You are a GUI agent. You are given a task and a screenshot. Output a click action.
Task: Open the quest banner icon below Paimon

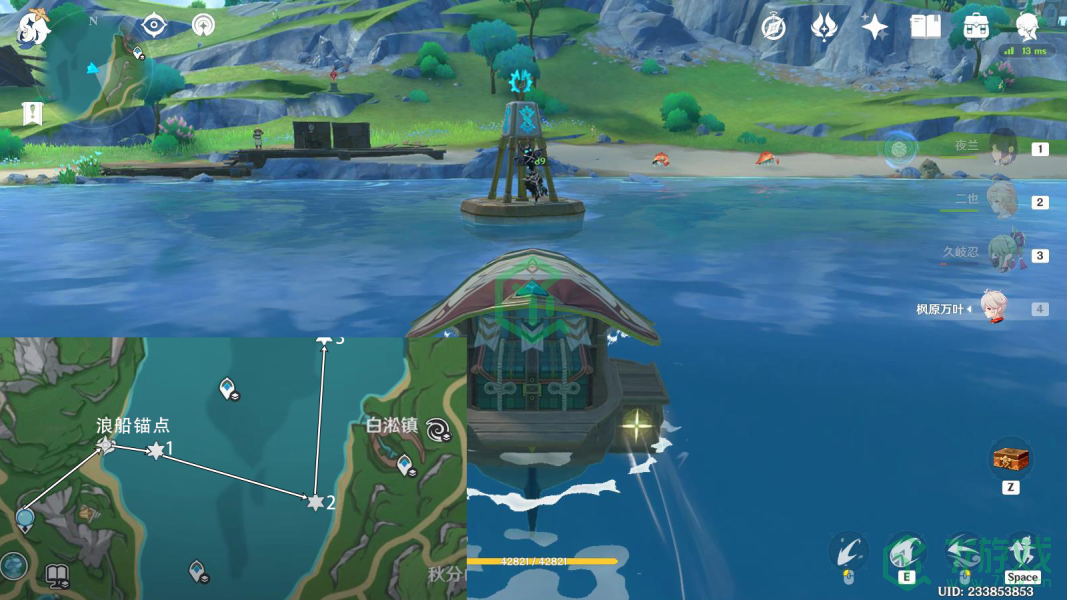(x=33, y=114)
